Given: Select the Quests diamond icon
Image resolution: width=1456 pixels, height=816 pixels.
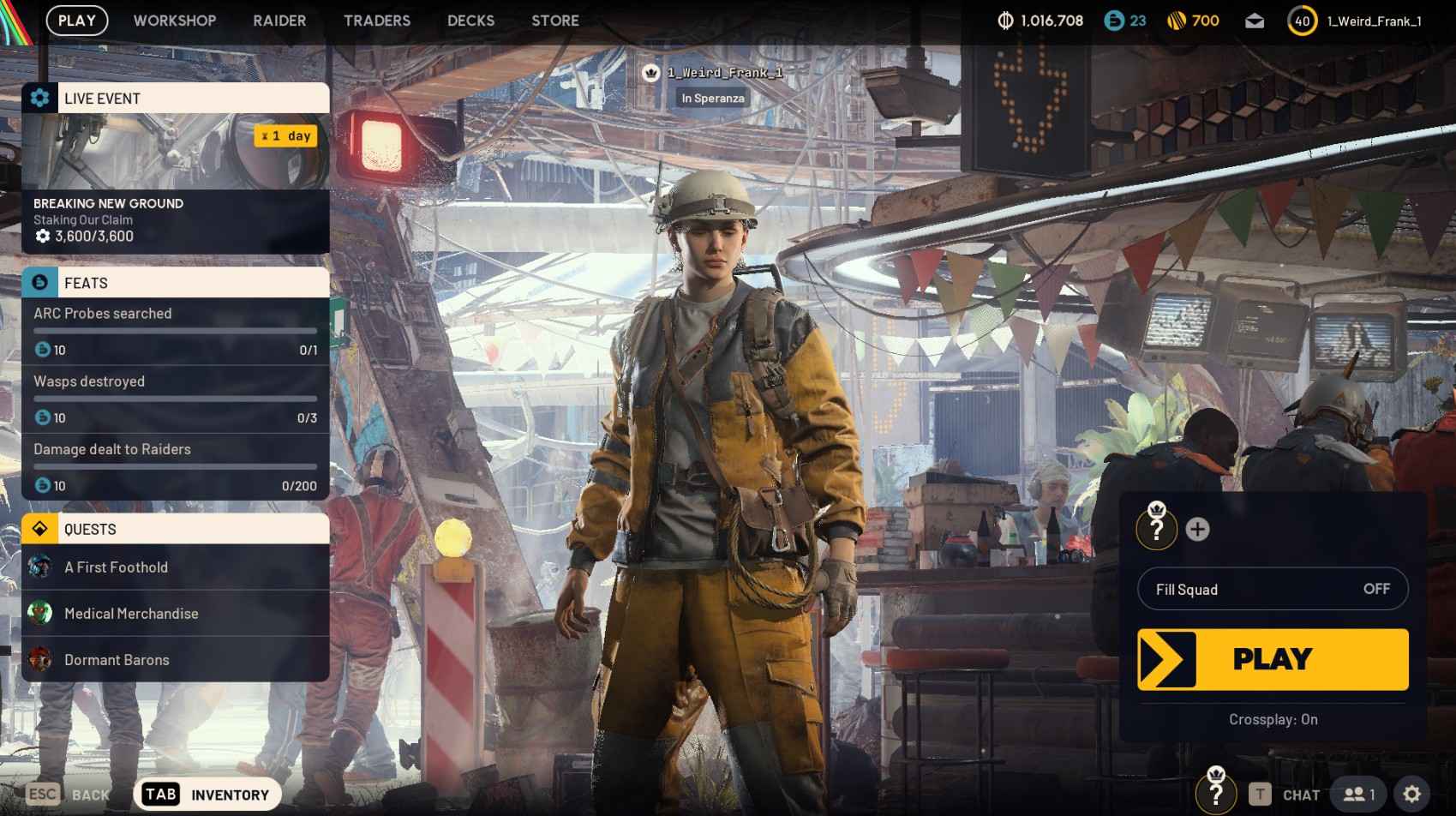Looking at the screenshot, I should point(38,529).
